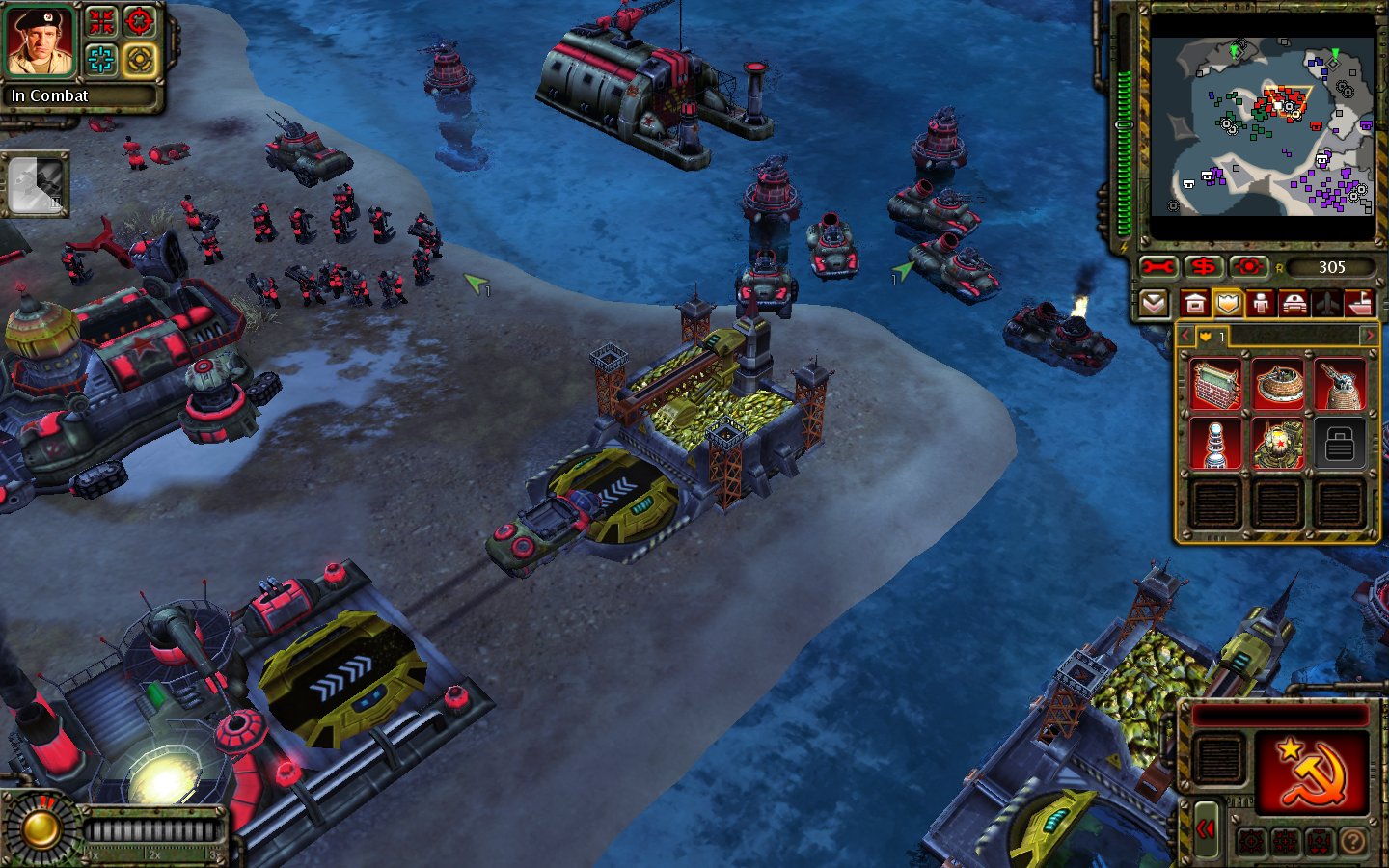
Task: Choose the red crosshair stance button
Action: coord(140,21)
